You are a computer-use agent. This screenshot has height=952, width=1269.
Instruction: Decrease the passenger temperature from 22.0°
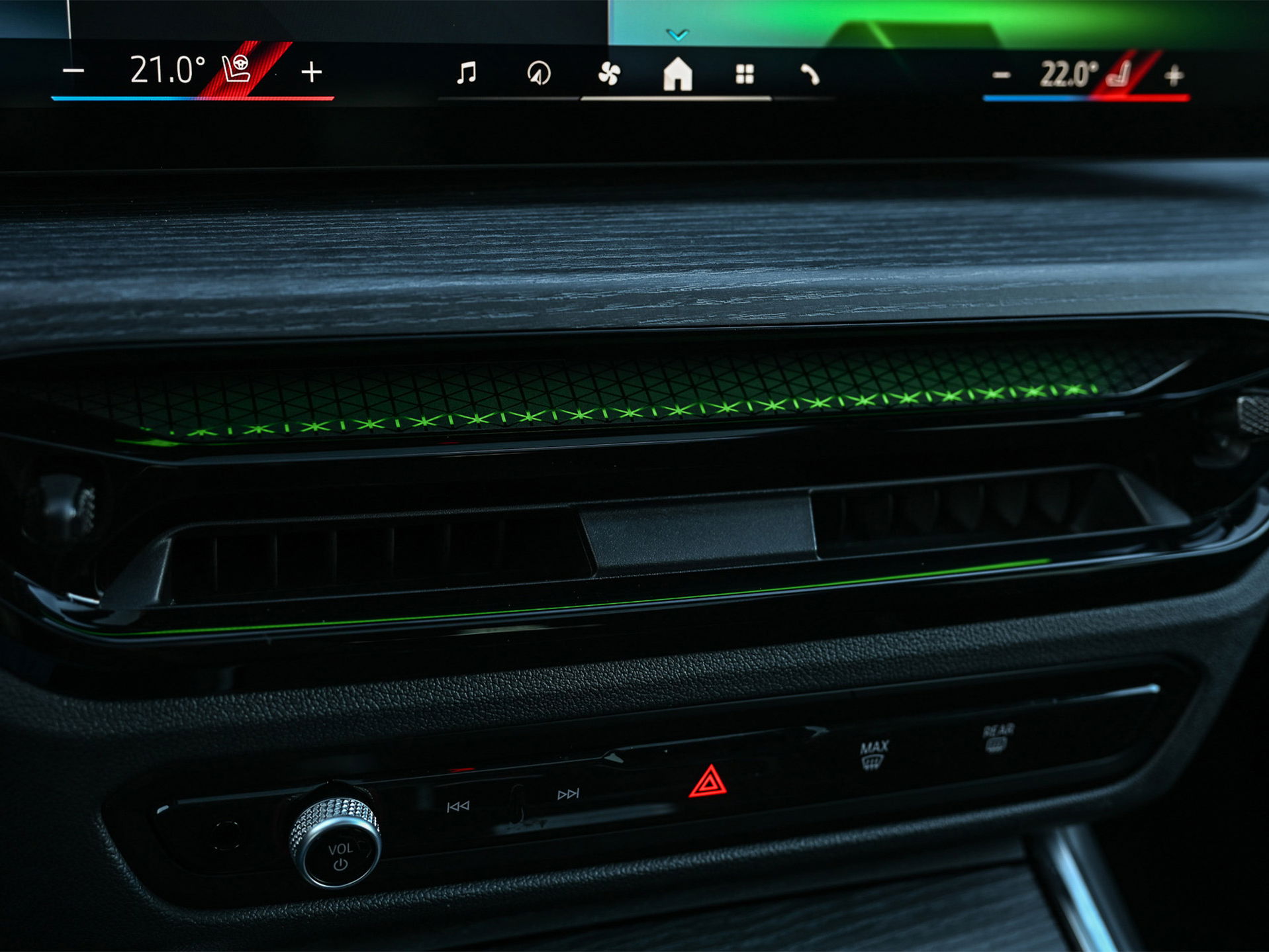pyautogui.click(x=1001, y=76)
